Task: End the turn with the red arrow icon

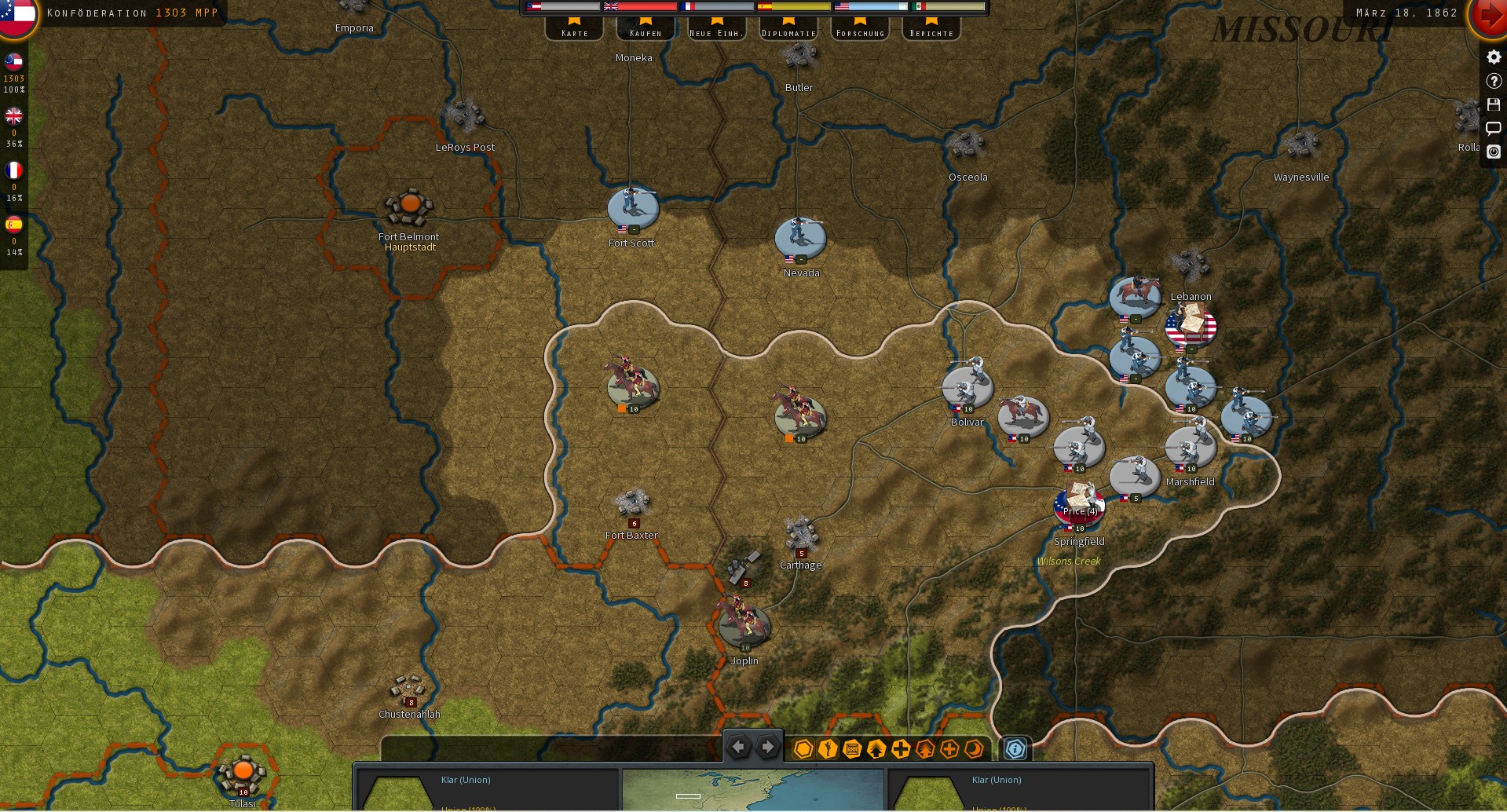Action: [x=1489, y=15]
